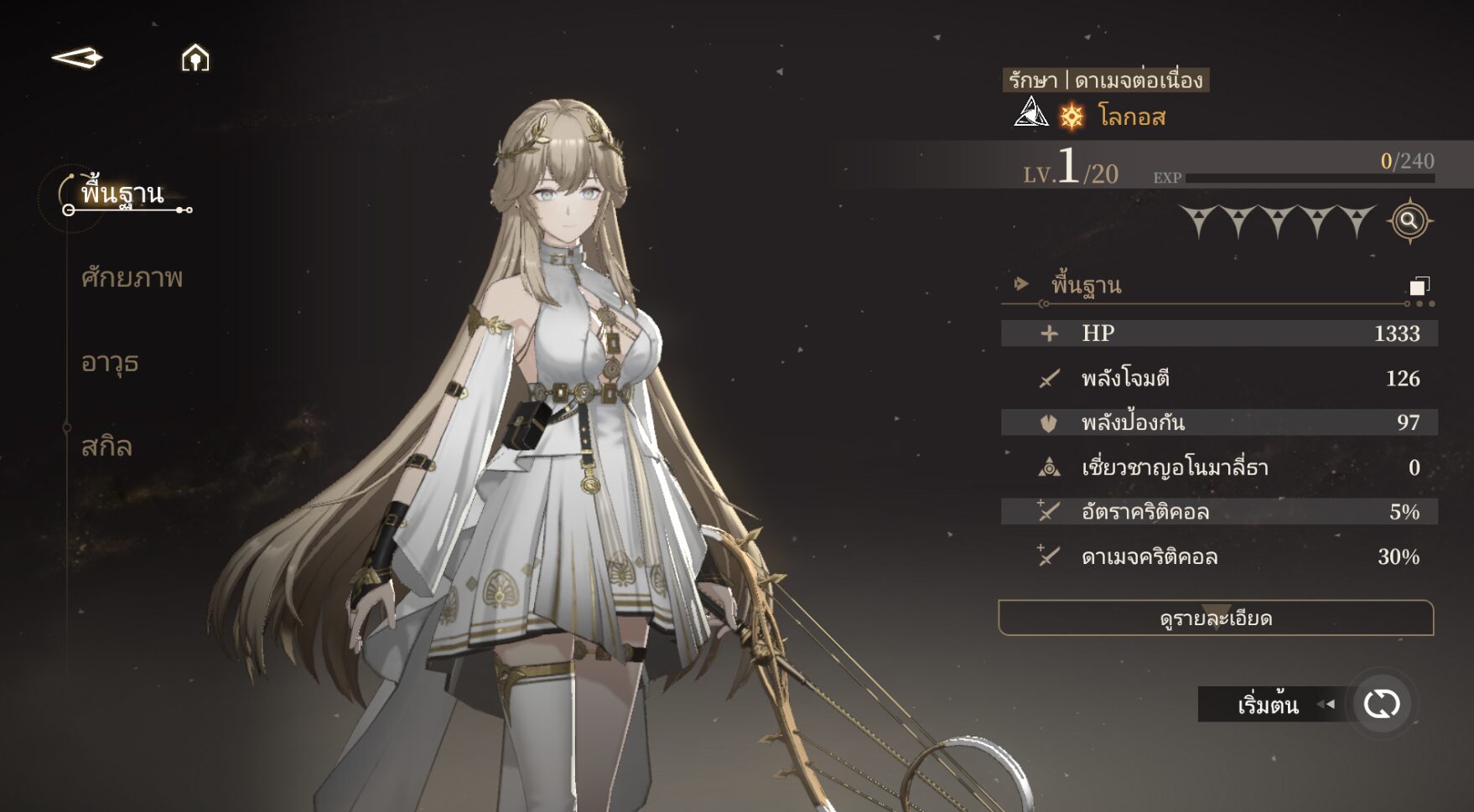Click the พลังโจมตี attack stat row
The height and width of the screenshot is (812, 1474).
(1219, 378)
